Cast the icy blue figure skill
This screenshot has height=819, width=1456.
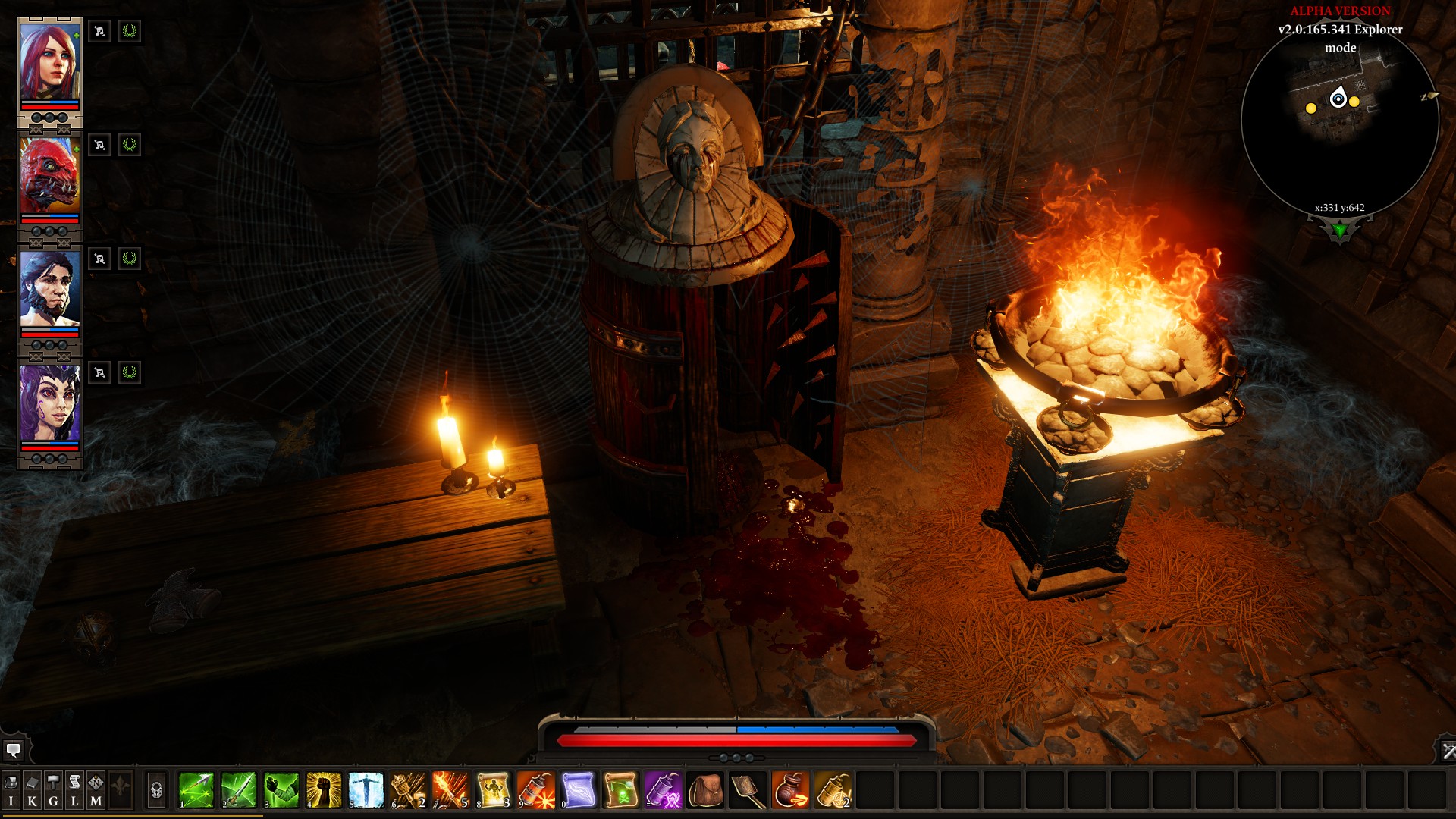pyautogui.click(x=366, y=790)
